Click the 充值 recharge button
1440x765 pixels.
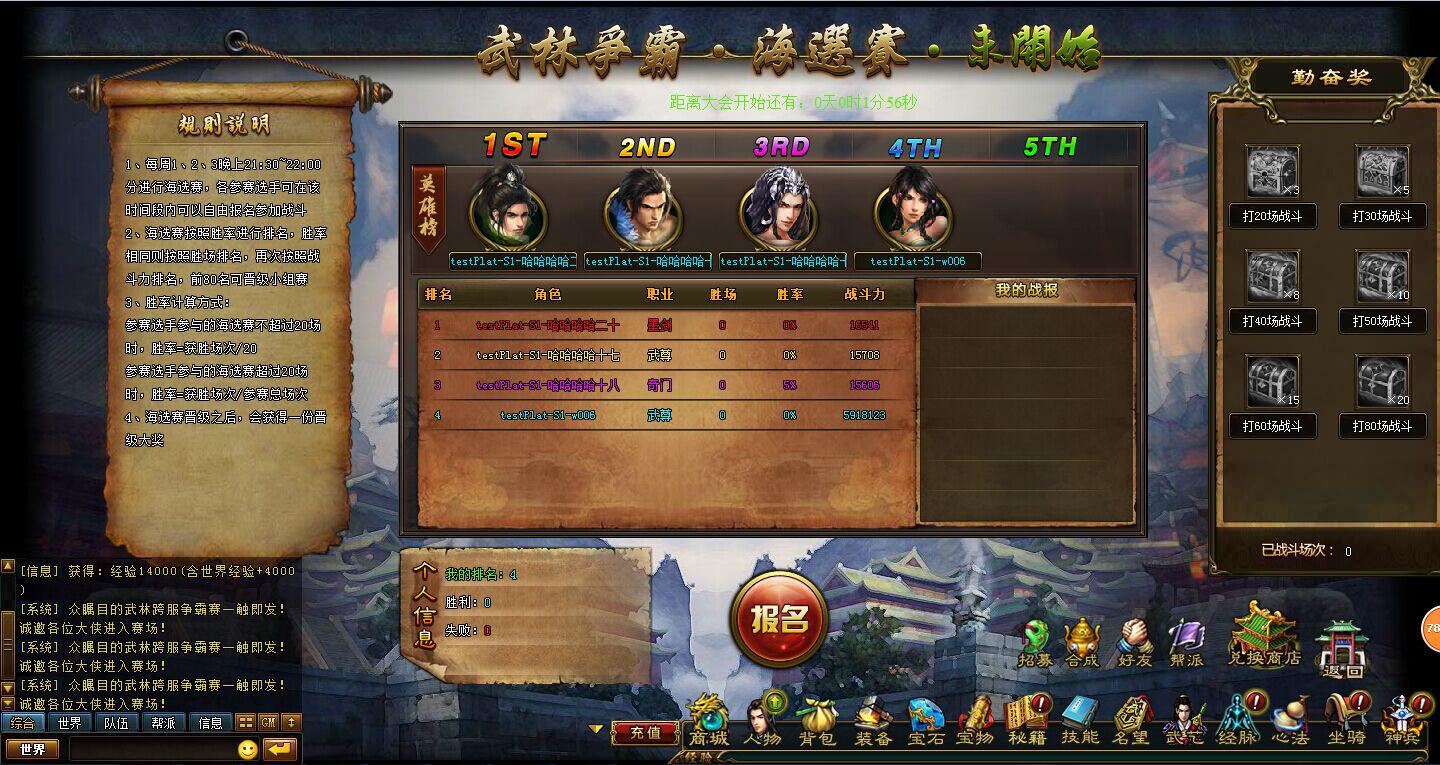(646, 732)
